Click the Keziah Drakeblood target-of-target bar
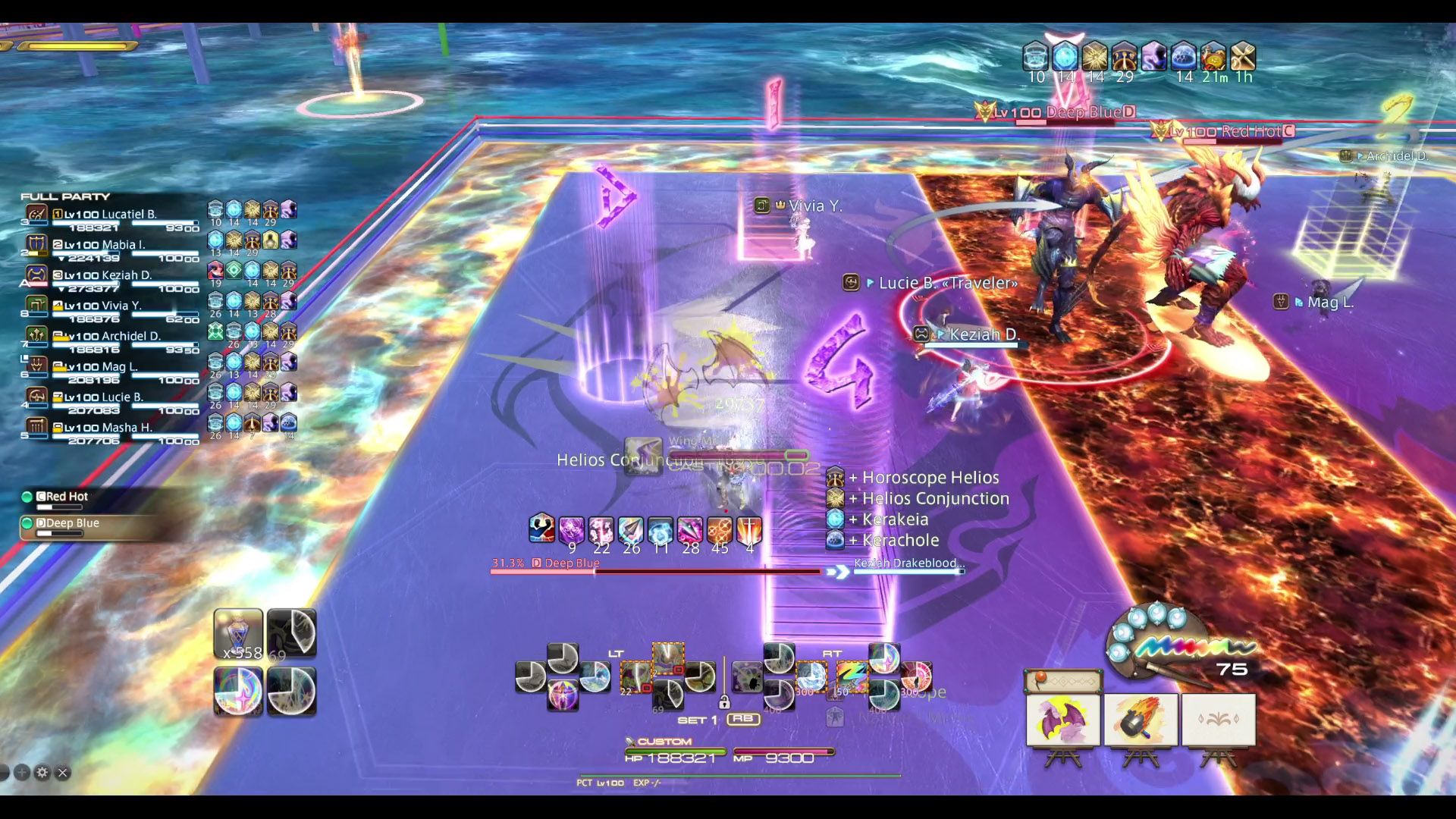 [908, 570]
